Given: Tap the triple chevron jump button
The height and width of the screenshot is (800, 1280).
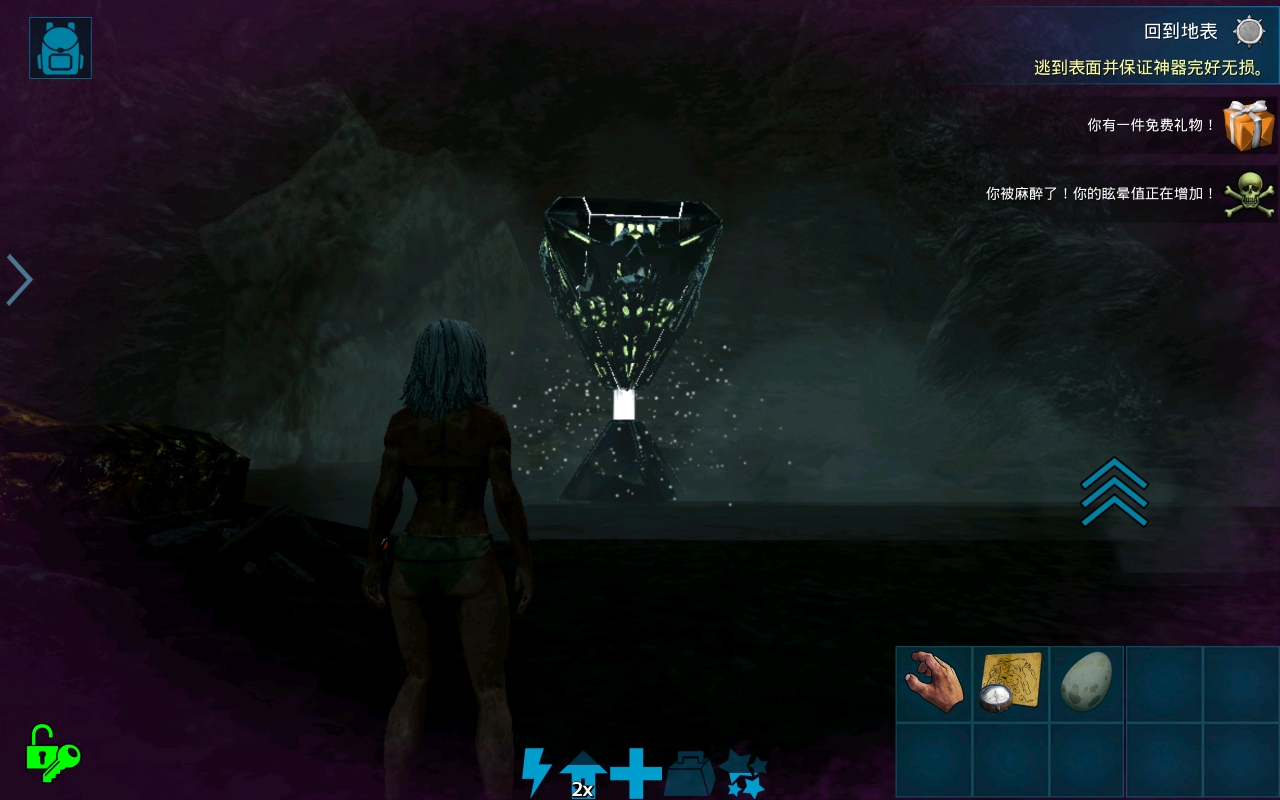Looking at the screenshot, I should coord(1114,491).
